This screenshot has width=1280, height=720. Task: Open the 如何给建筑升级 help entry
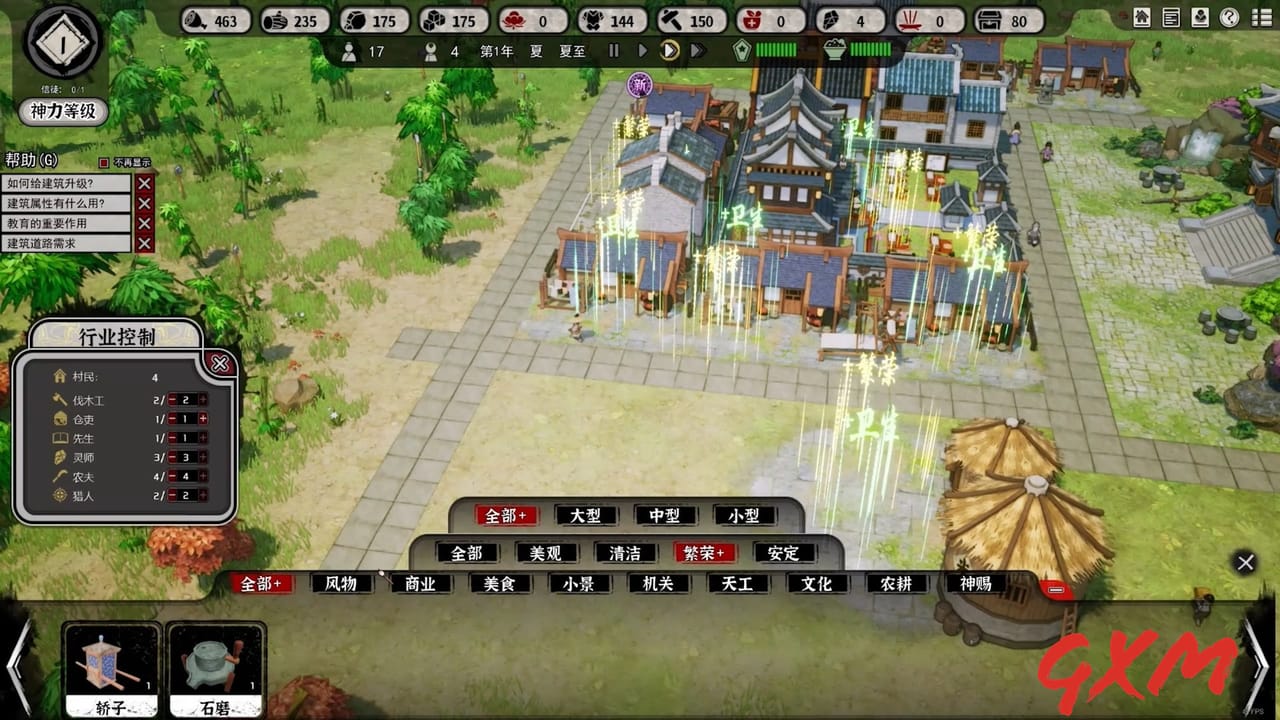(60, 183)
